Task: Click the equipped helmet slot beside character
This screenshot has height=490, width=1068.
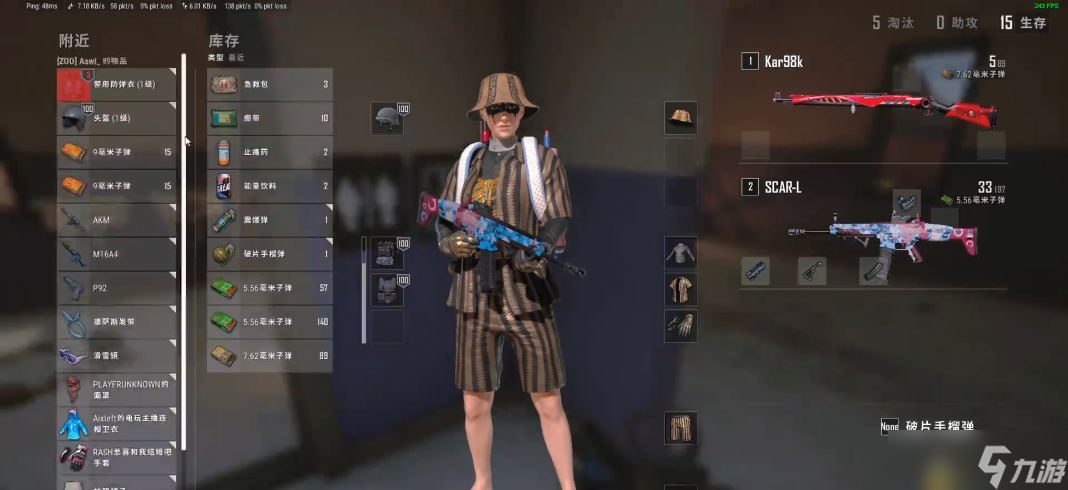Action: point(388,118)
